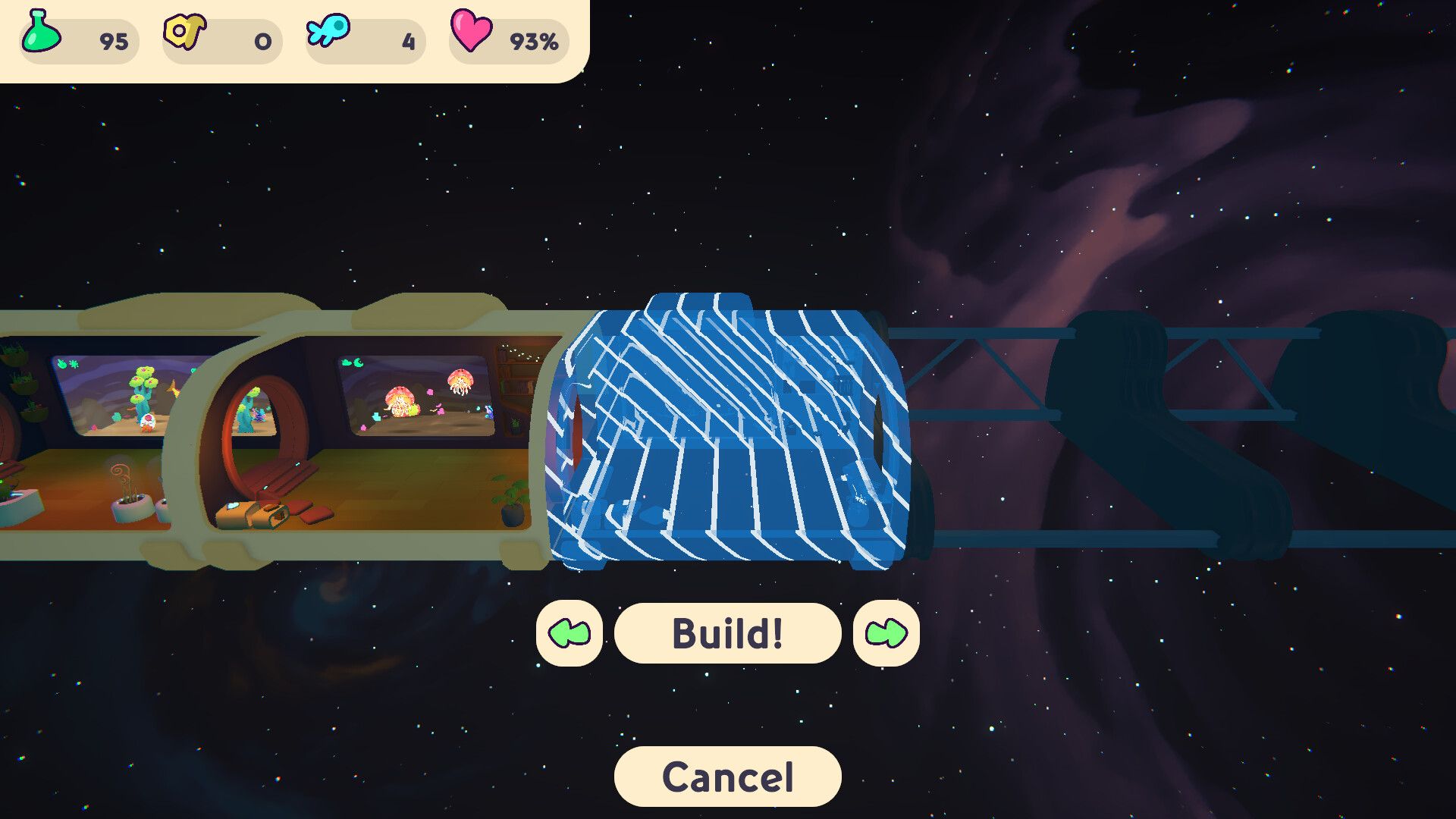The image size is (1456, 819).
Task: Select the previous room with left arrow
Action: (x=569, y=633)
